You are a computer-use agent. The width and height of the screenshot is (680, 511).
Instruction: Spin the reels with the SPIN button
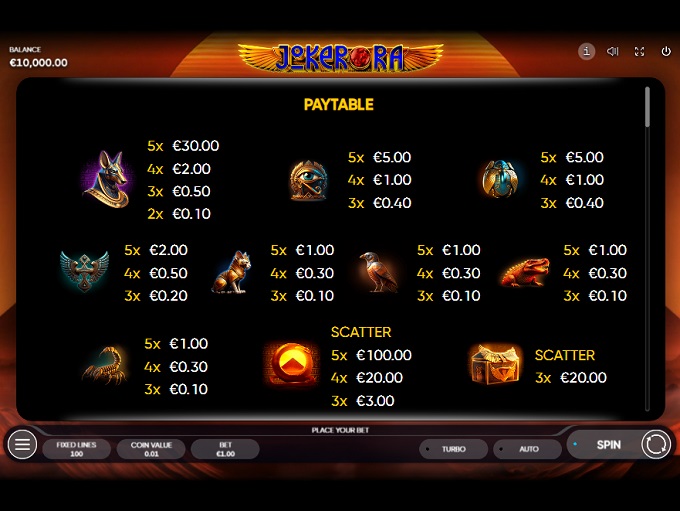608,445
